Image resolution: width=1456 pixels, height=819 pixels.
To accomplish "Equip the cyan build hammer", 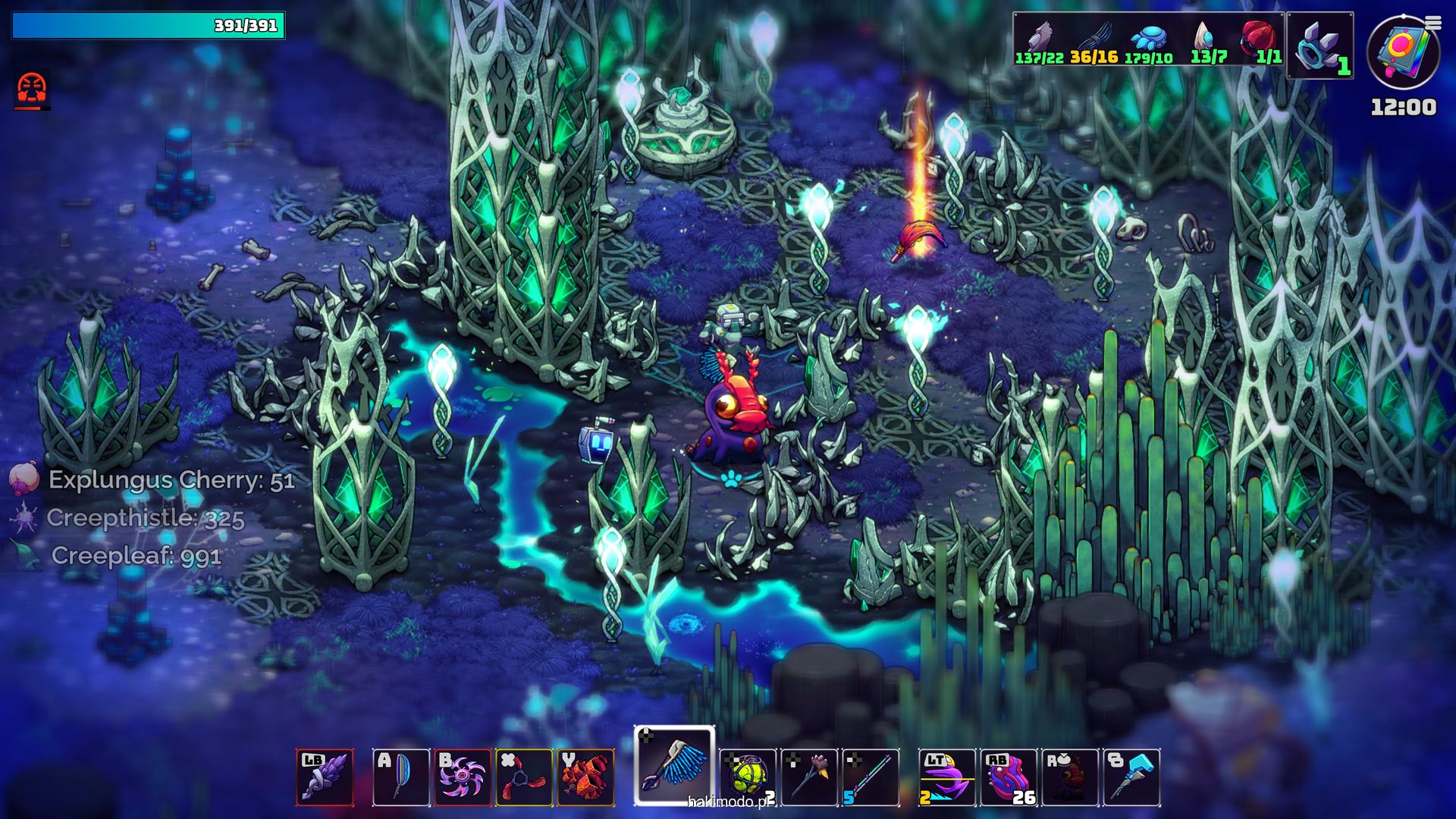I will (1131, 777).
